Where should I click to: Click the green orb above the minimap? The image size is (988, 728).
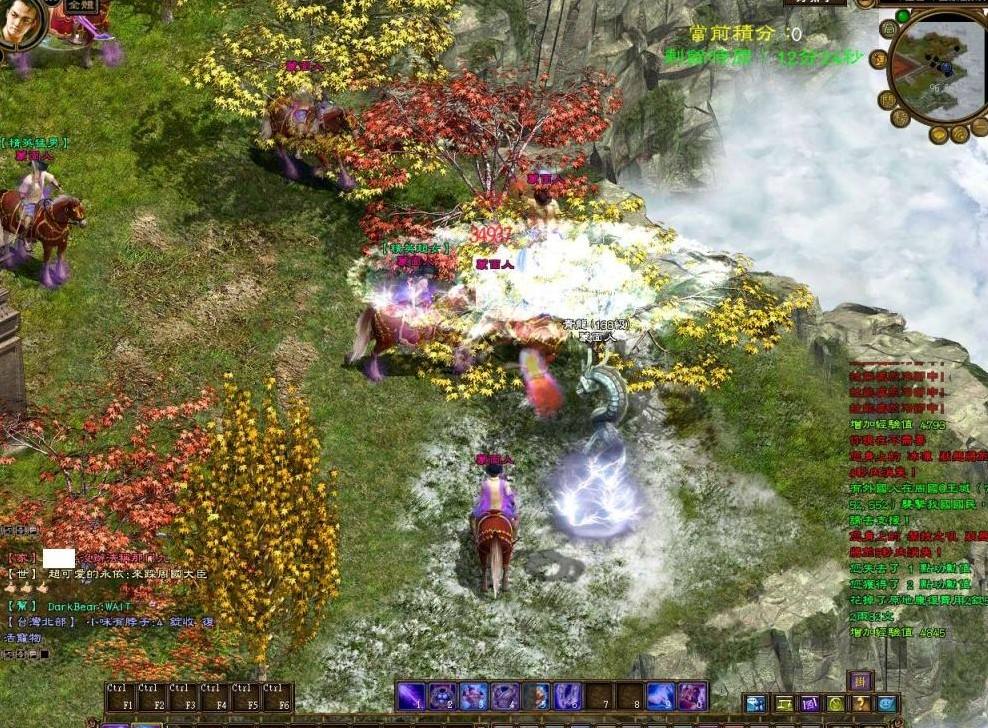tap(903, 16)
